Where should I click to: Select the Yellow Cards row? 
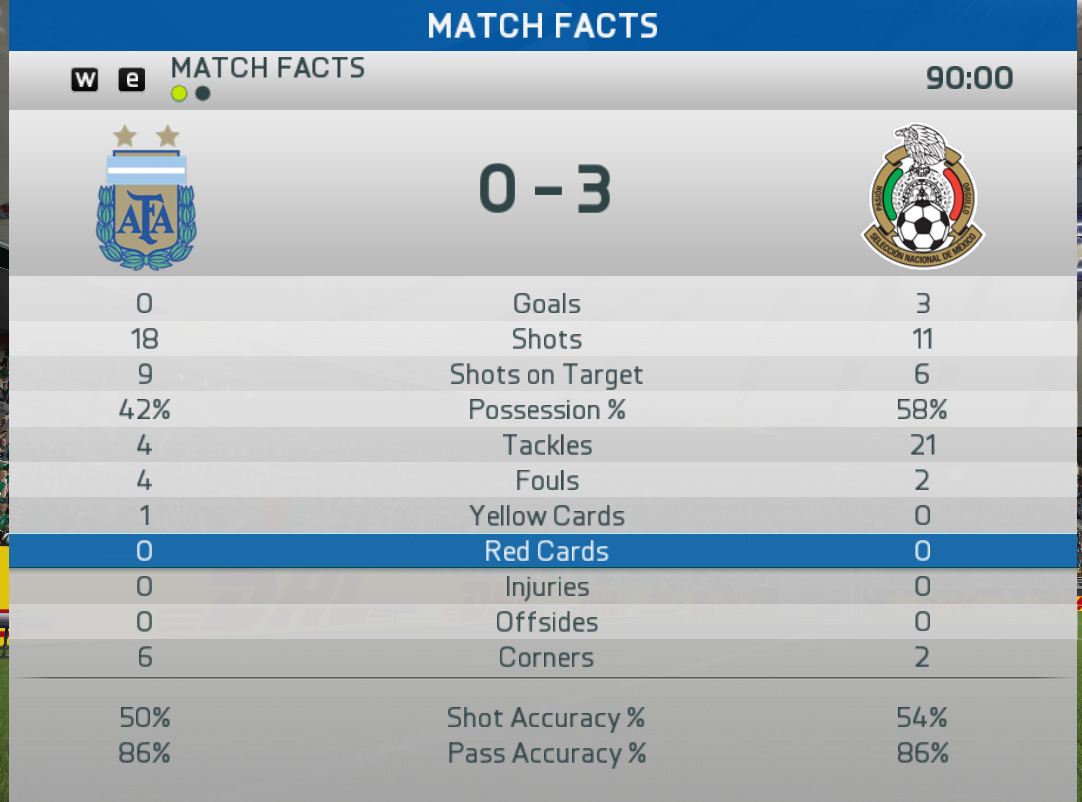(x=546, y=516)
